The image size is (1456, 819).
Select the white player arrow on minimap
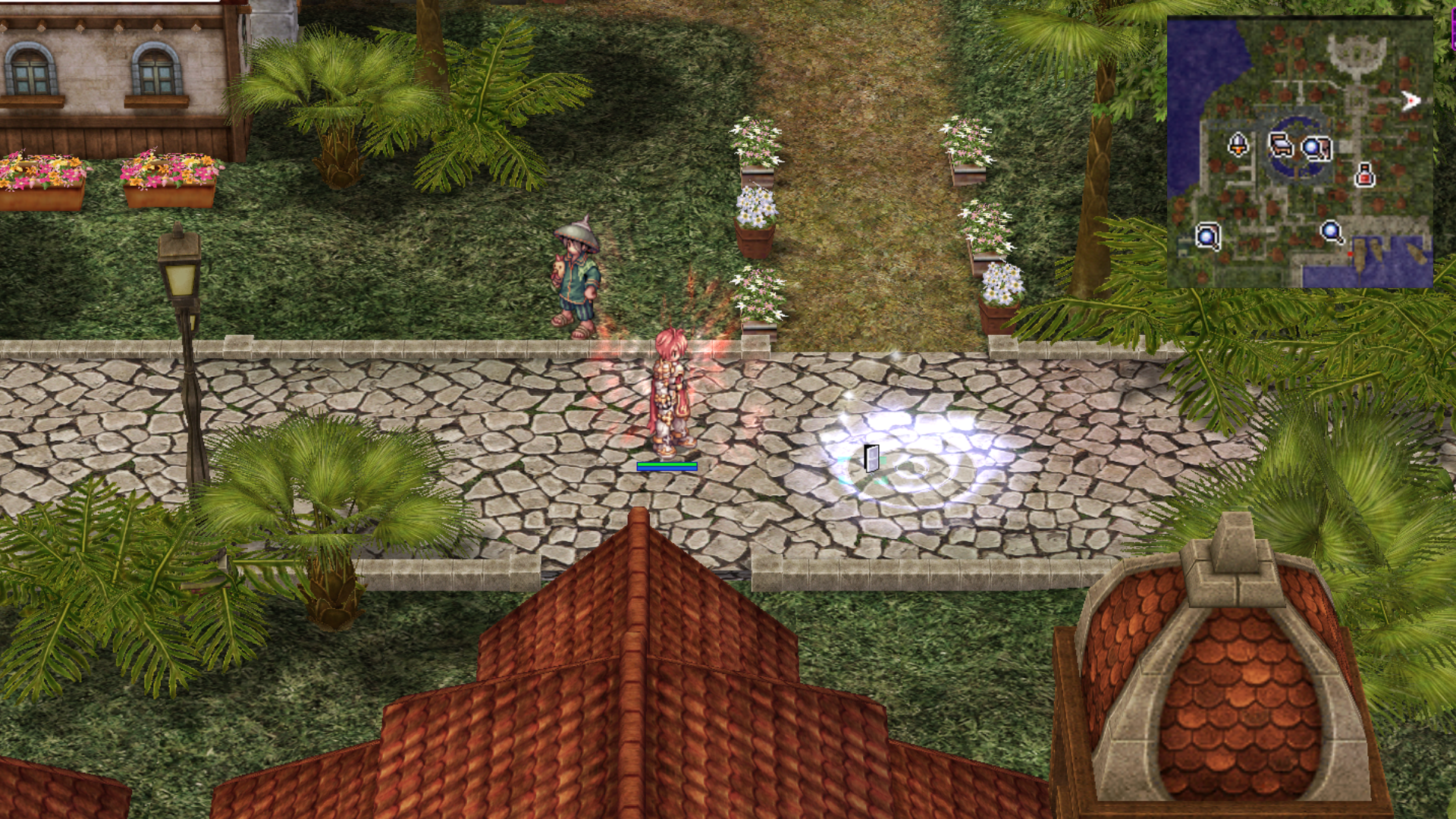point(1410,101)
